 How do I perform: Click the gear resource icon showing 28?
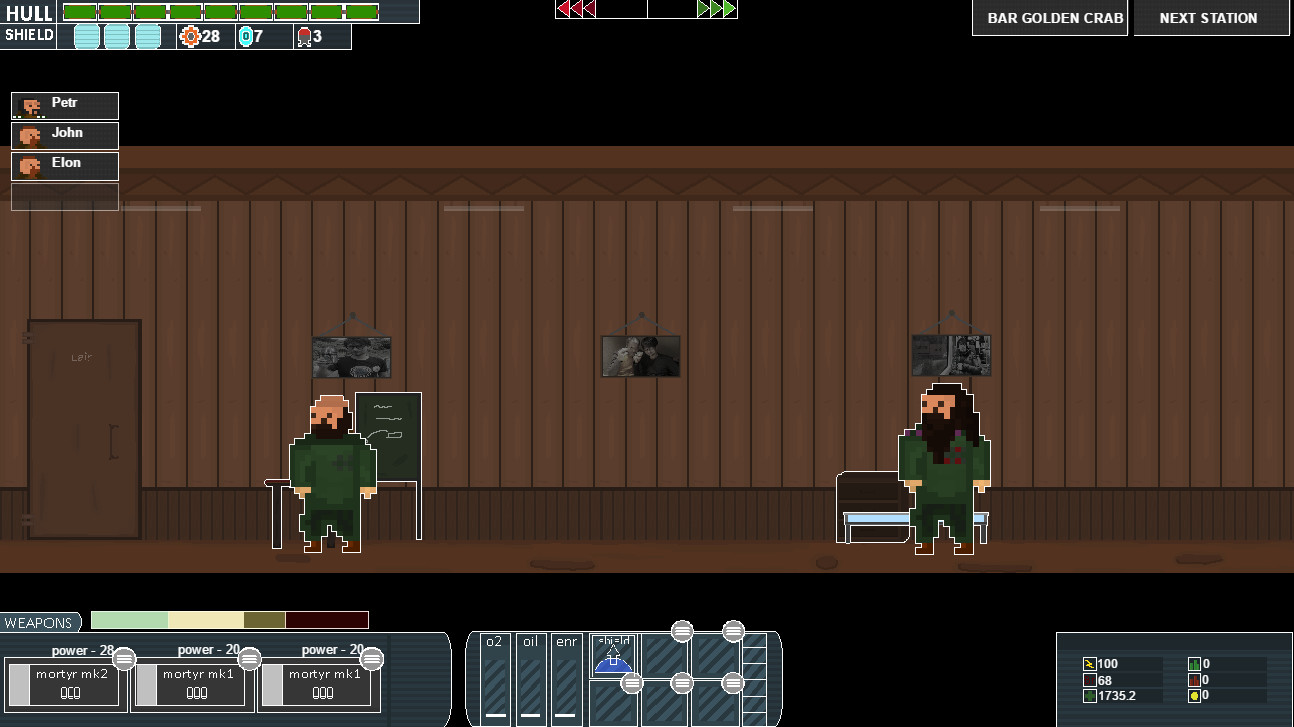(190, 36)
